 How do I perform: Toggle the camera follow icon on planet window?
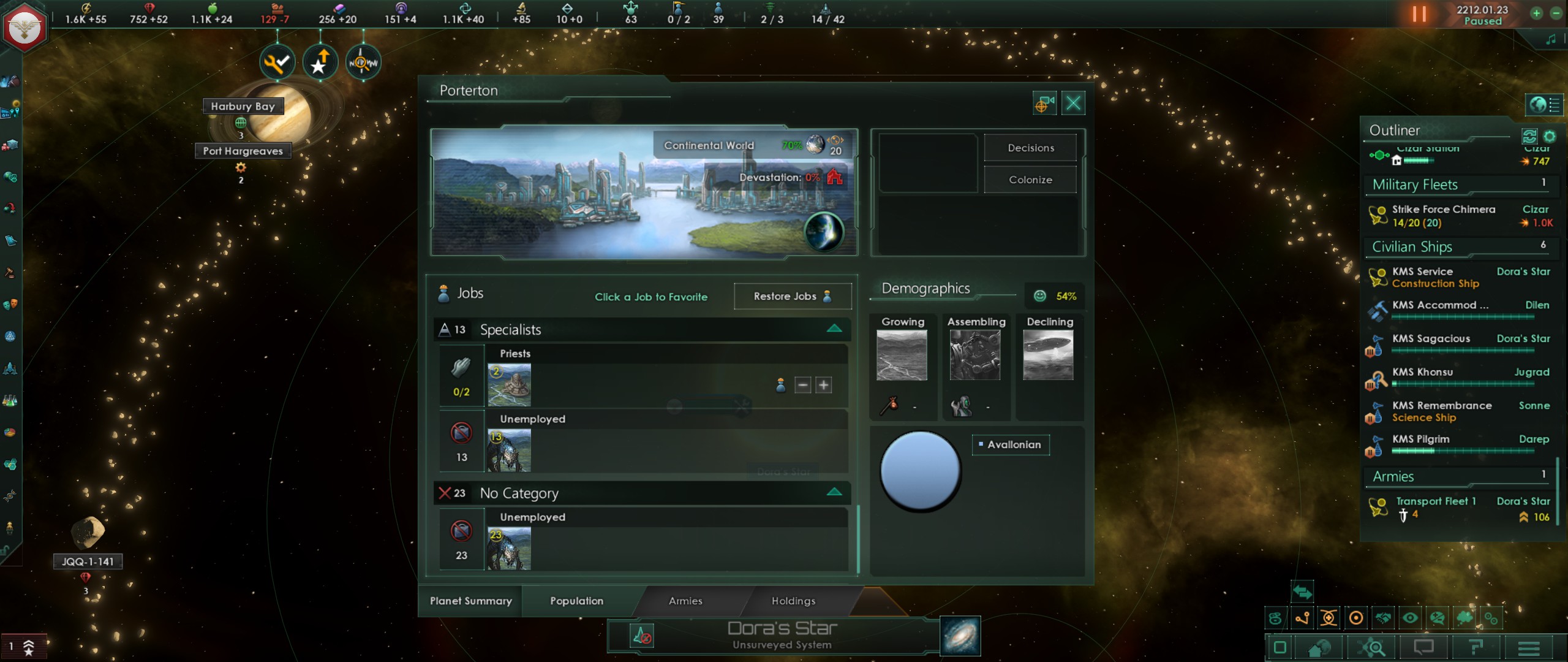point(1044,104)
